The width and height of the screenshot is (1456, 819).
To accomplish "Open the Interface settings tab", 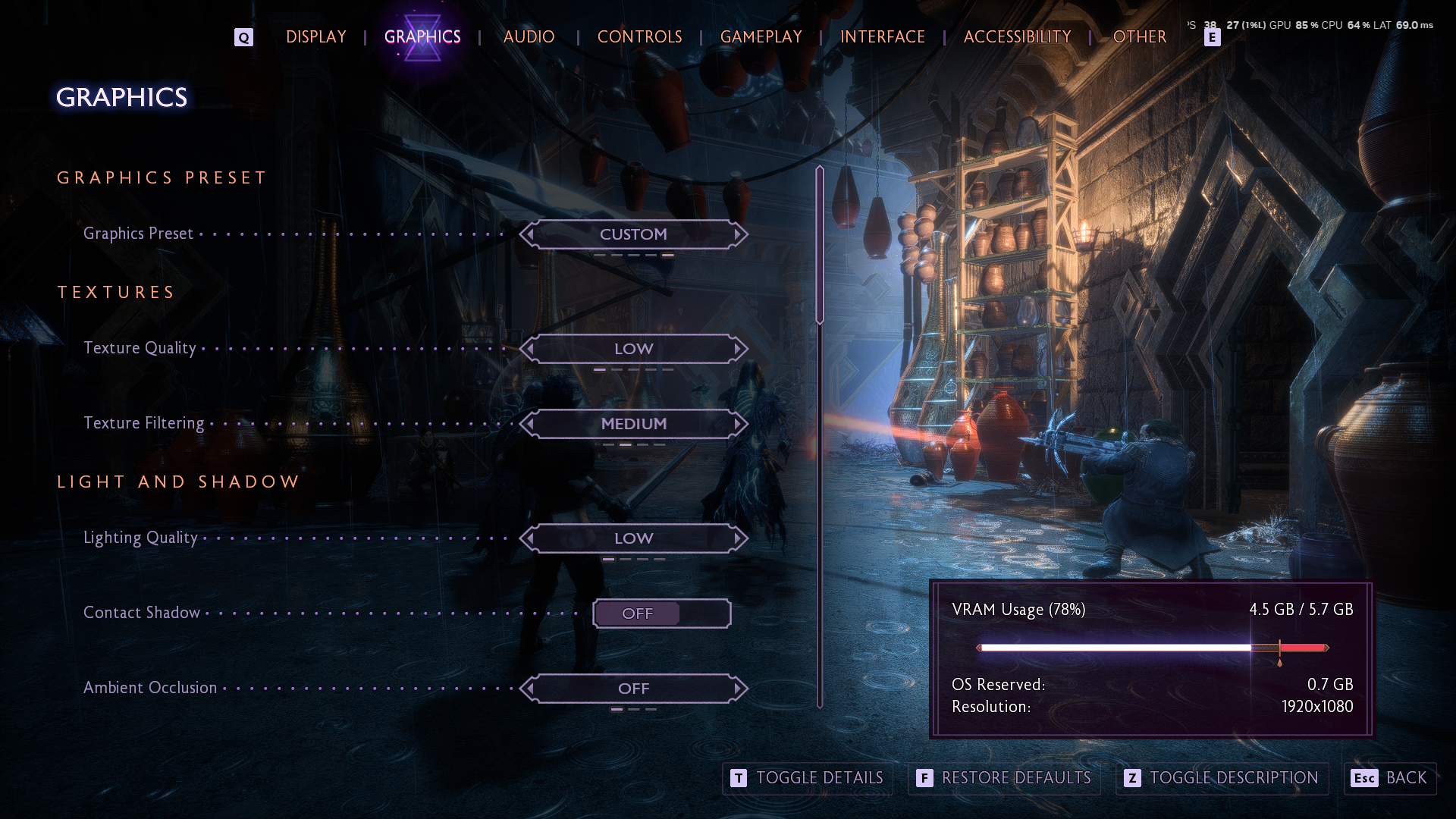I will pos(882,36).
